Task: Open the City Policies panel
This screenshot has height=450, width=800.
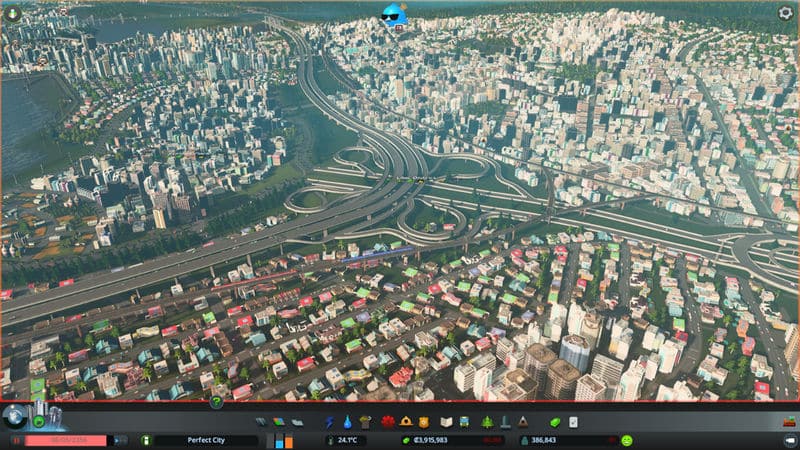Action: point(574,422)
